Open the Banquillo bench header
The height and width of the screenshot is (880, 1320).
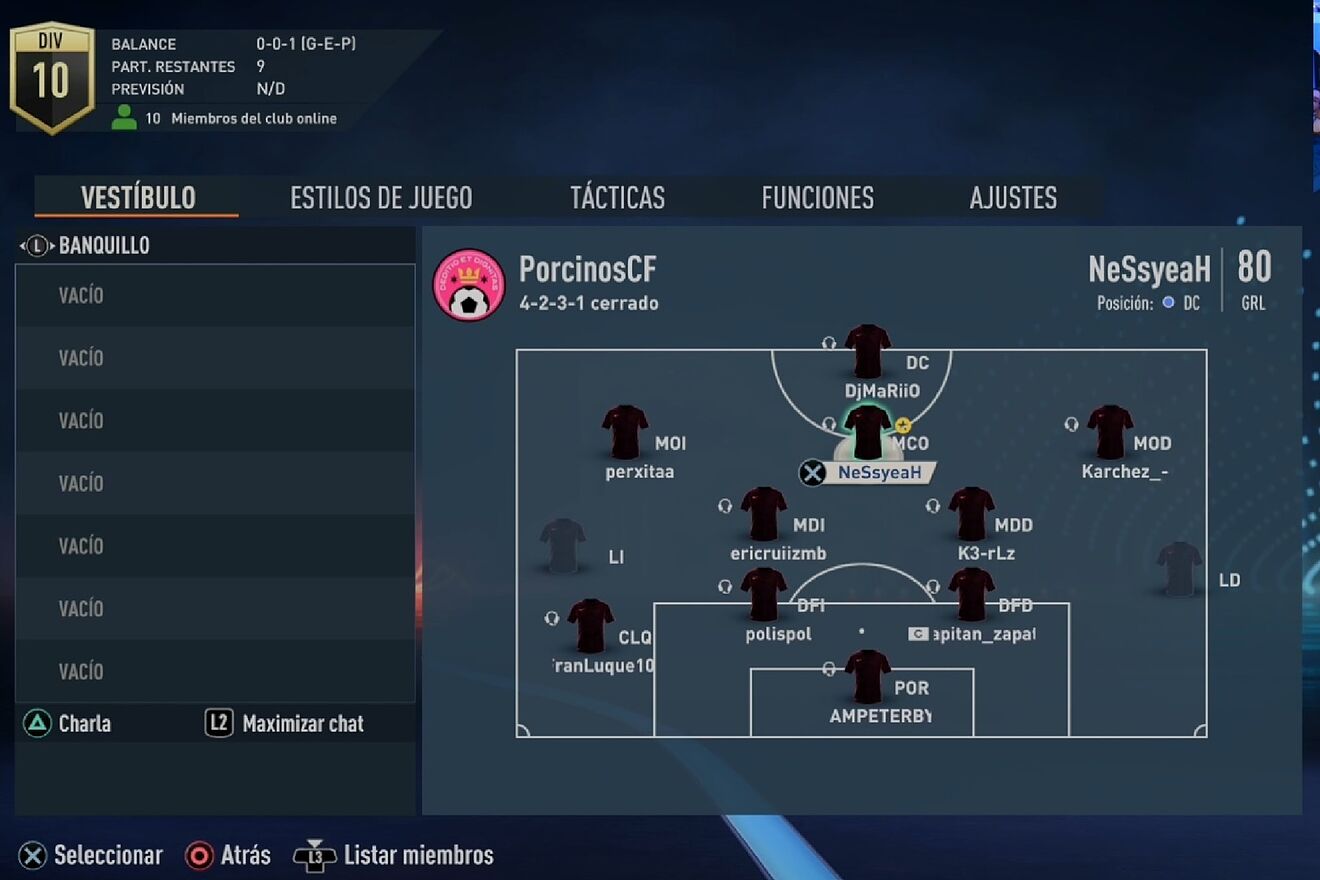[104, 246]
